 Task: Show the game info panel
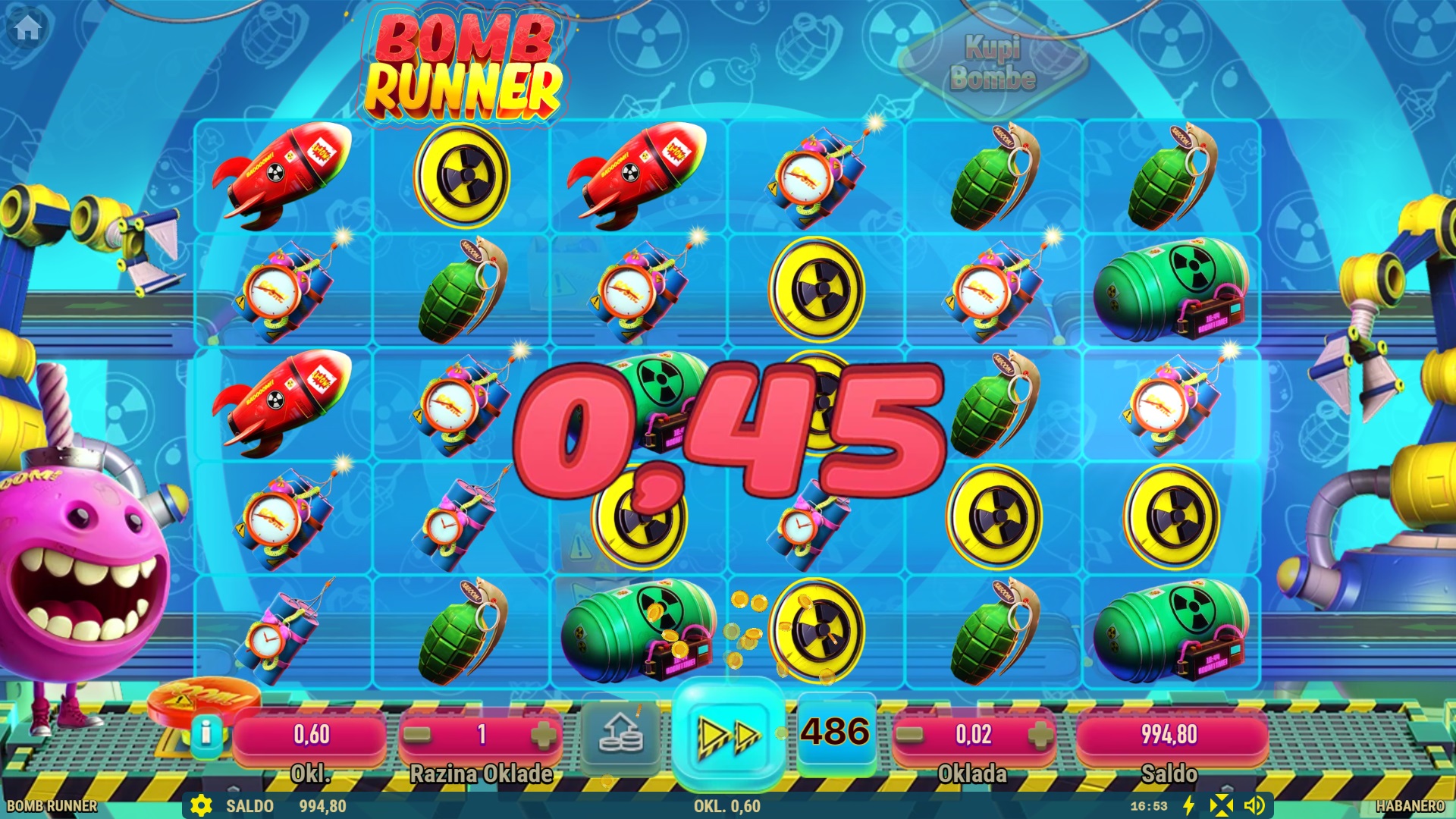click(x=206, y=733)
